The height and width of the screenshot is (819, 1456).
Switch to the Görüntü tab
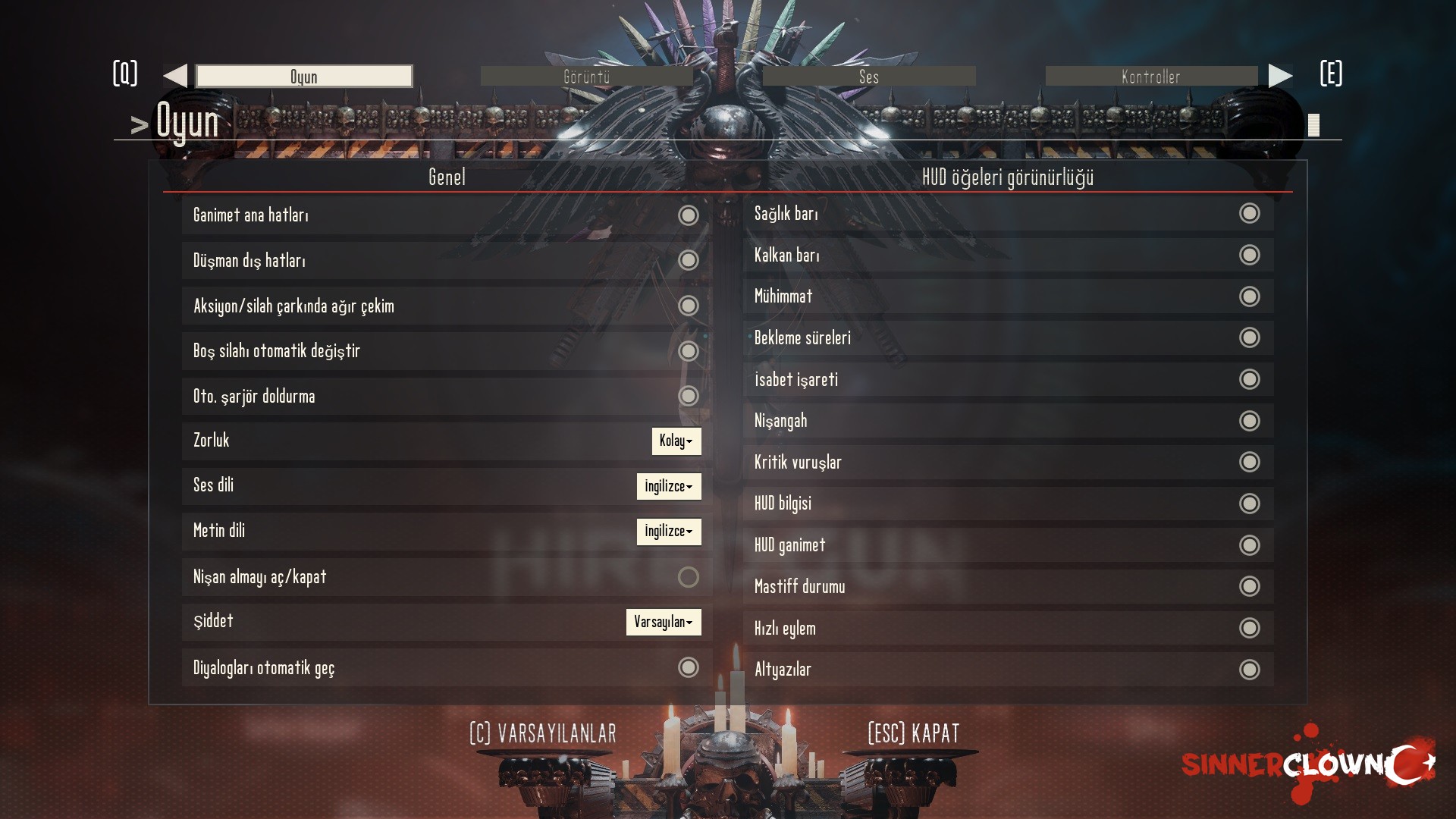tap(586, 77)
